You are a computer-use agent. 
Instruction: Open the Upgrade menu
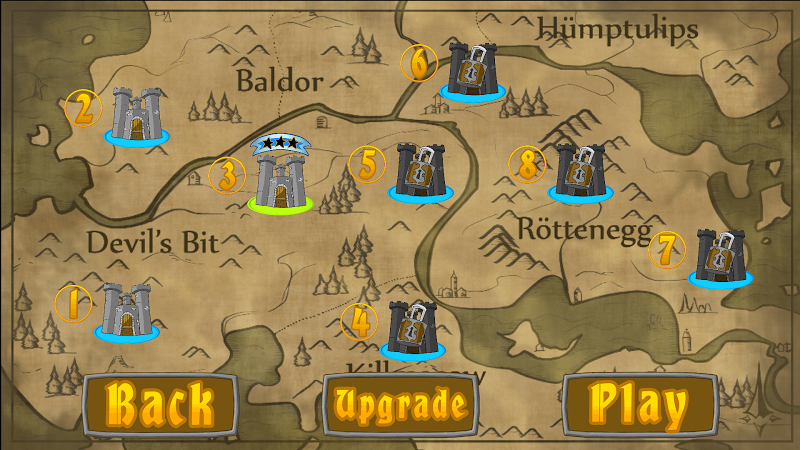401,404
